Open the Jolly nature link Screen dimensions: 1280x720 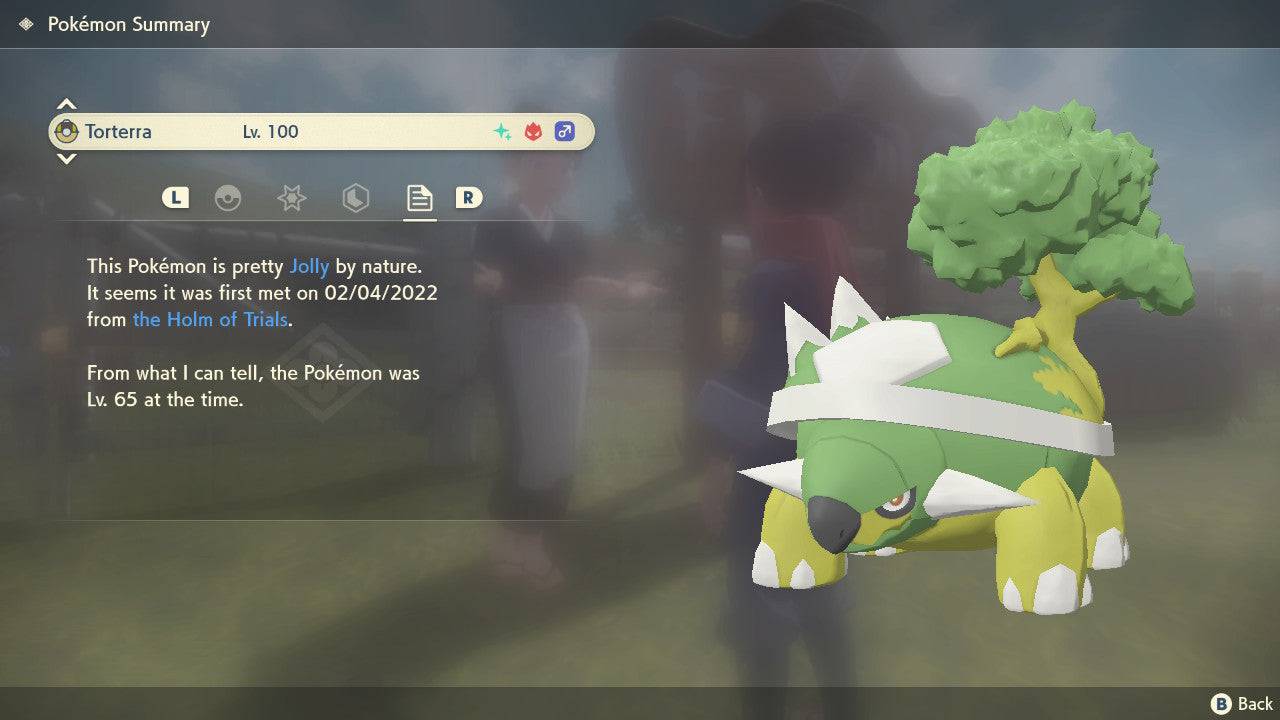point(310,266)
